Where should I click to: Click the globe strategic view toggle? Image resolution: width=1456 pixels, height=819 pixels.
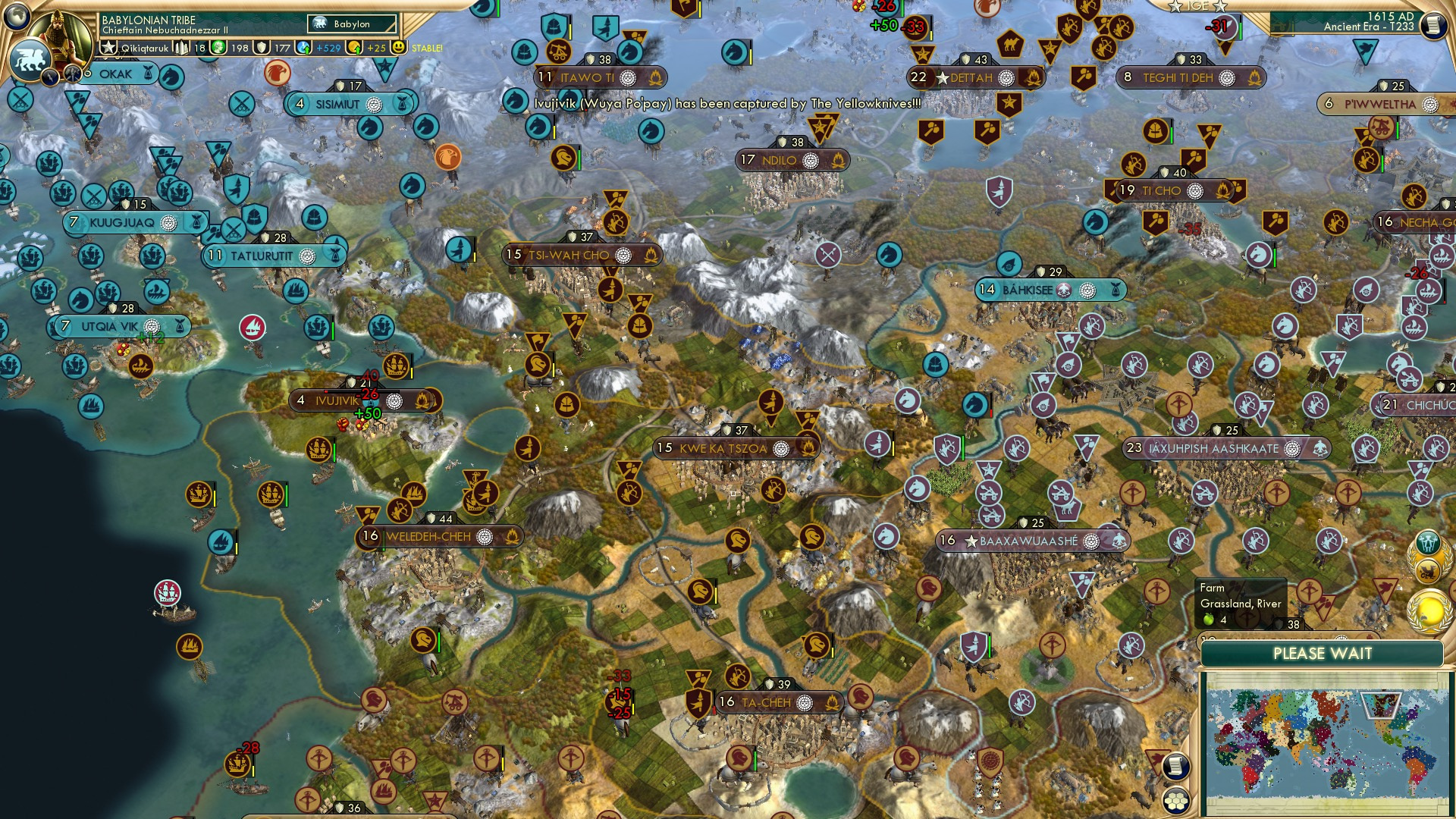point(17,17)
